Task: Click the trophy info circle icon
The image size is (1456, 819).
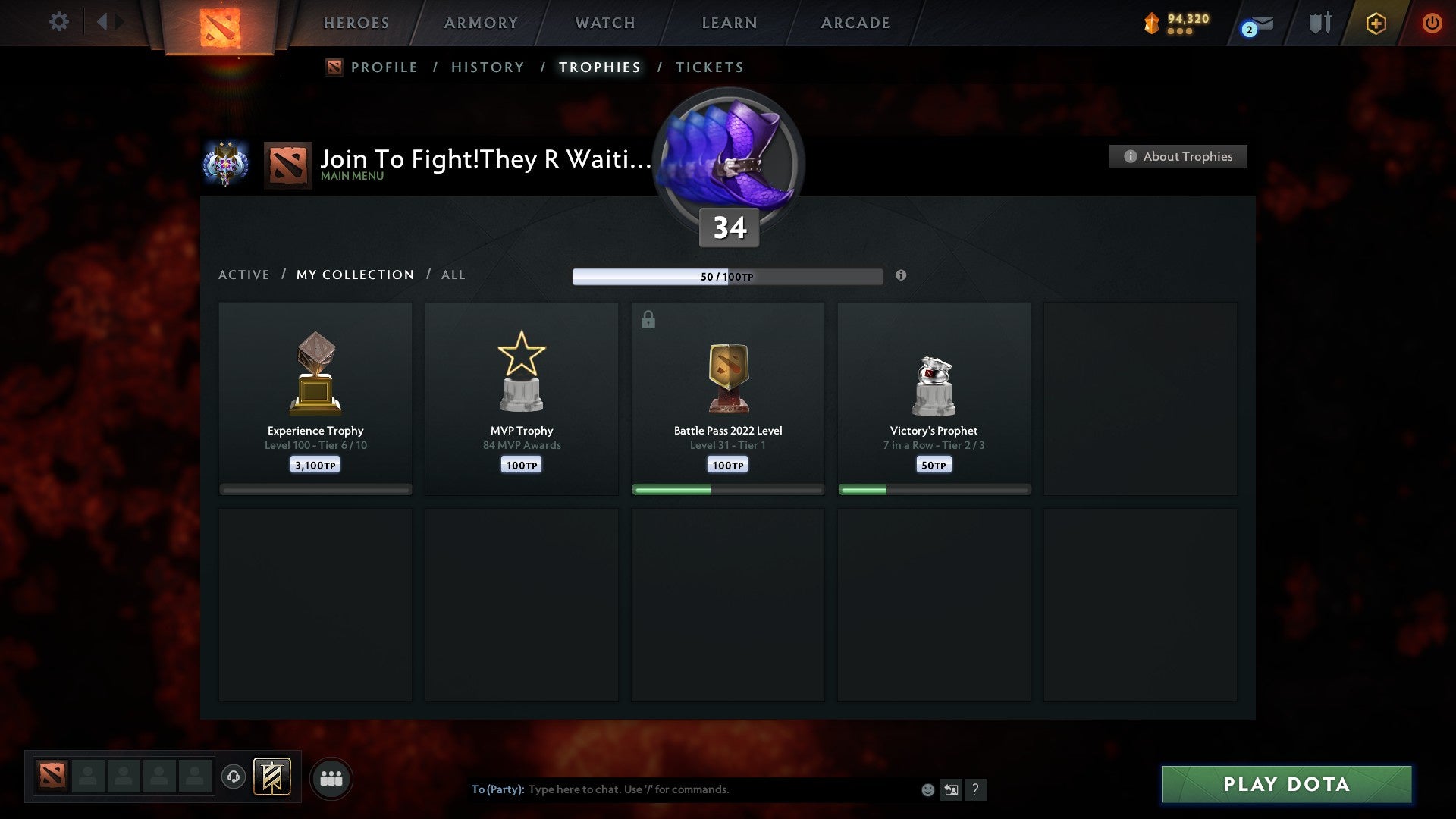Action: (x=901, y=277)
